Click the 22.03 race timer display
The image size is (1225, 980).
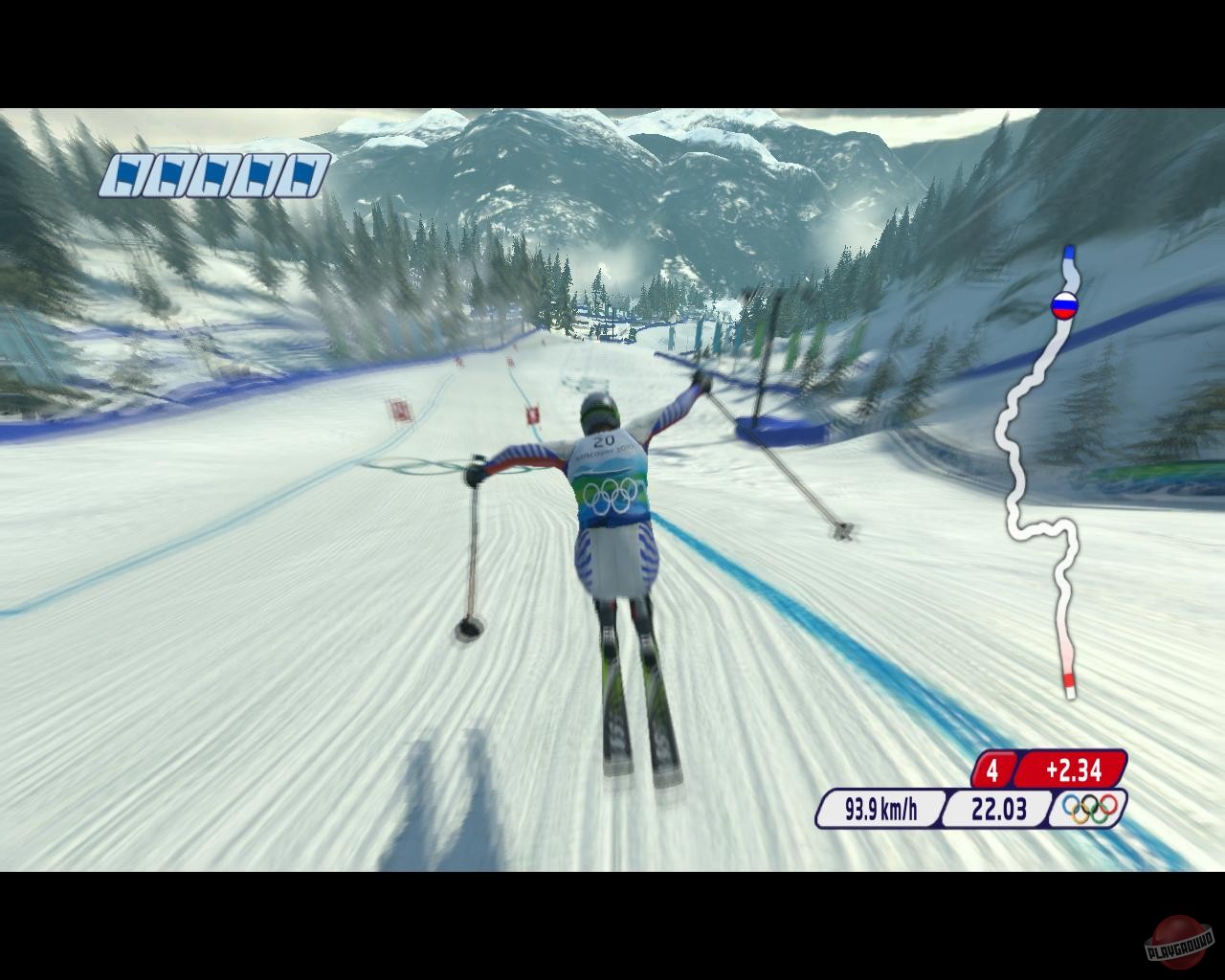(998, 808)
